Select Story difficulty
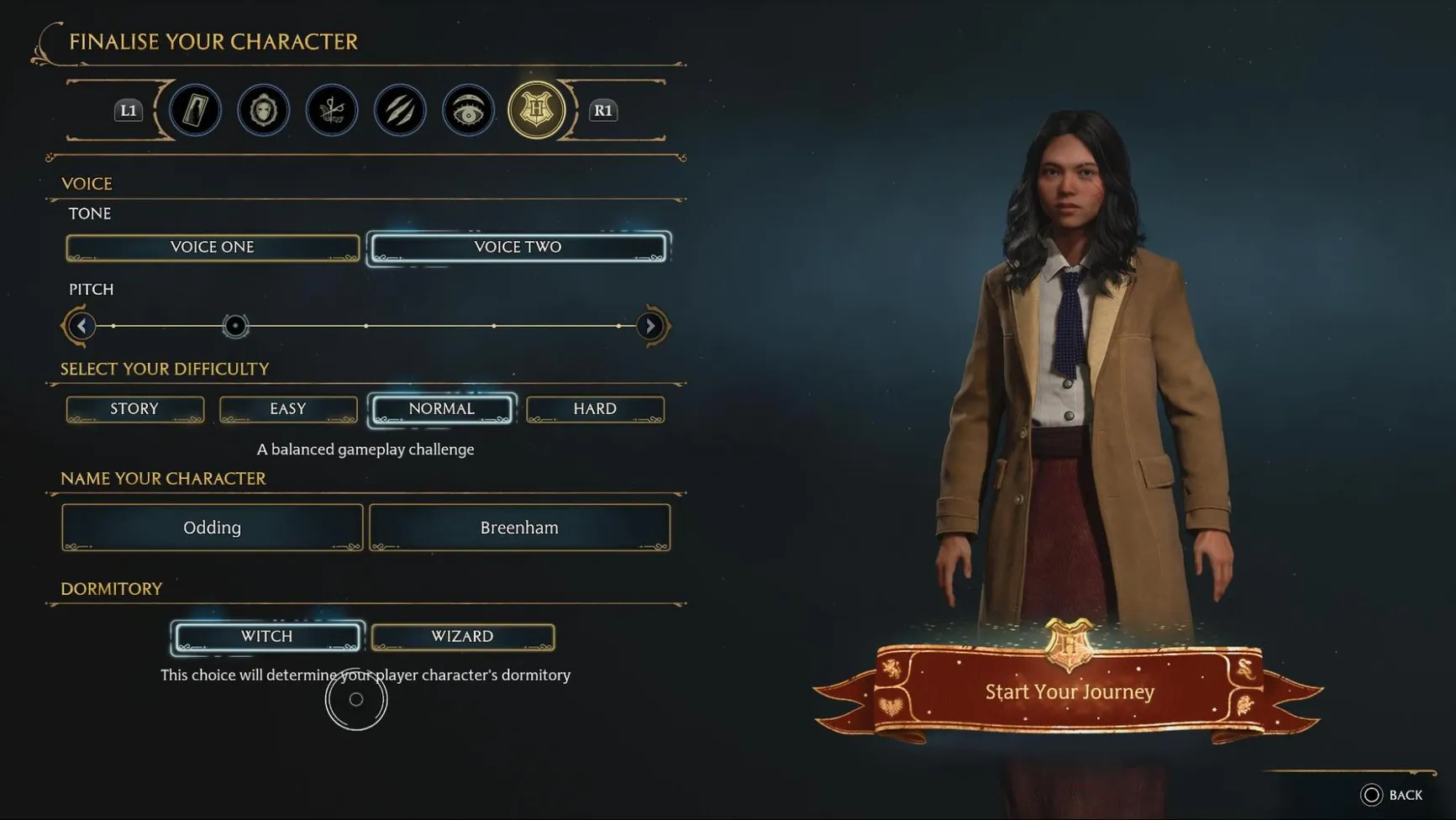Image resolution: width=1456 pixels, height=820 pixels. click(x=134, y=408)
